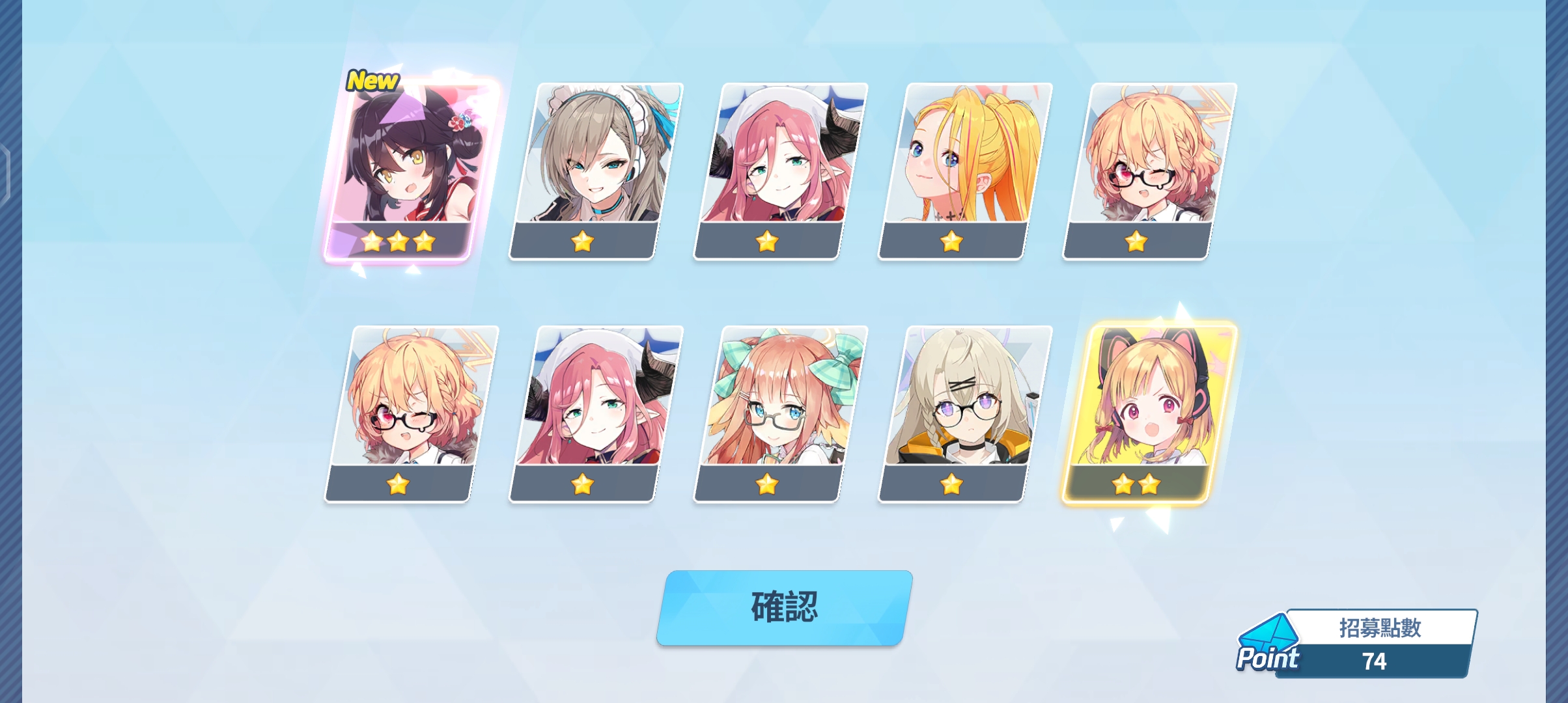Confirm the recruitment results with 確認
Screen dimensions: 1568x703
click(x=783, y=608)
